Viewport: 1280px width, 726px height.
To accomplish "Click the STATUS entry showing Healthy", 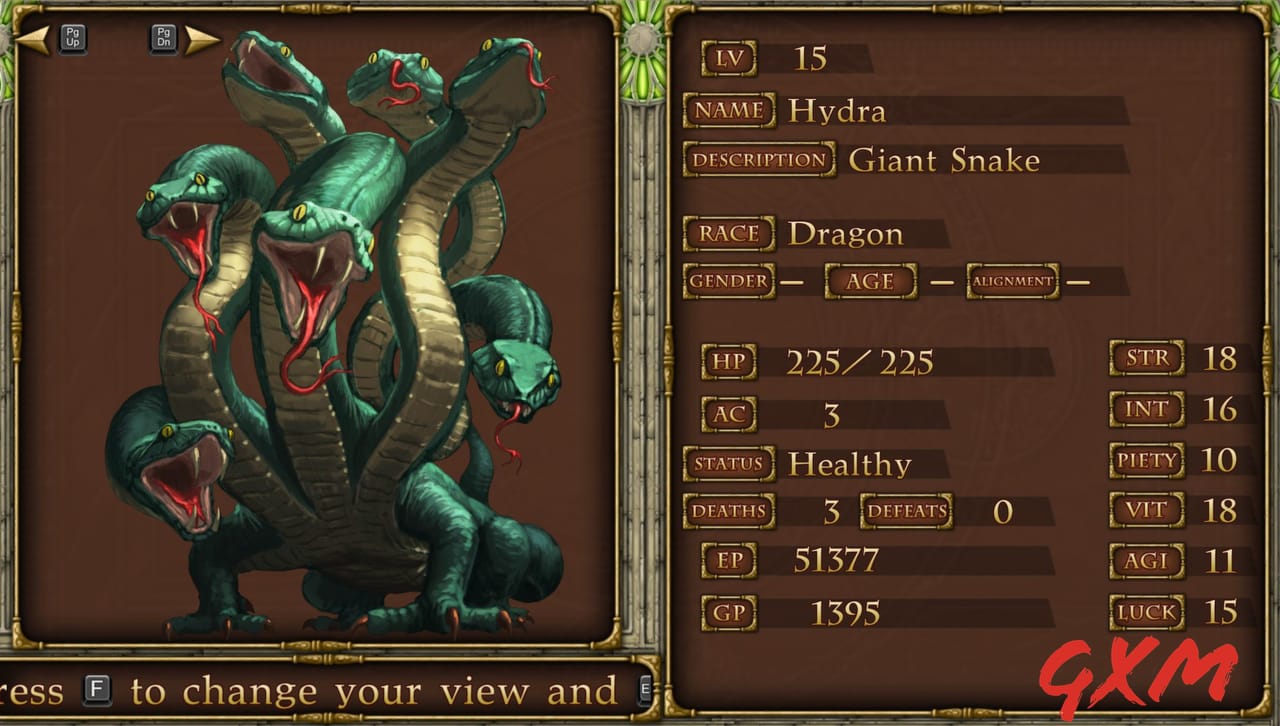I will (x=849, y=464).
